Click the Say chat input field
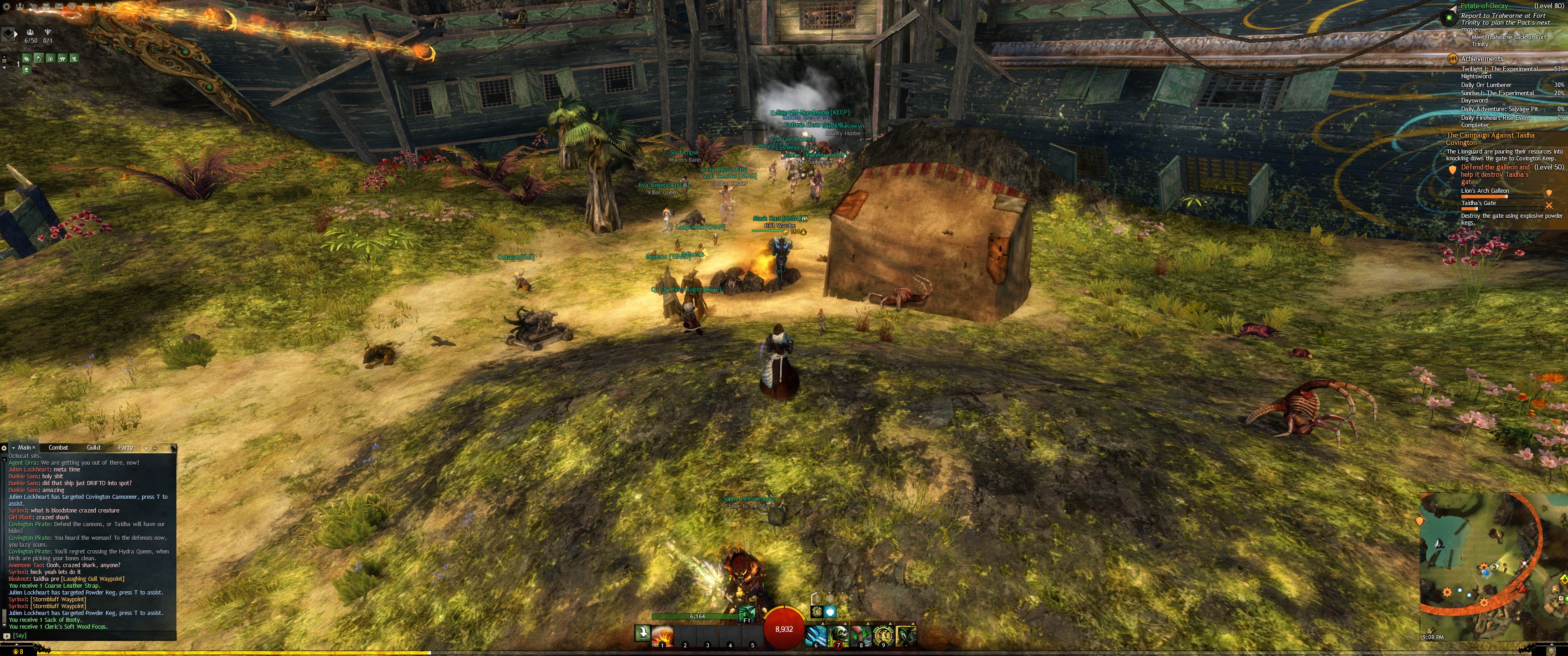Screen dimensions: 1568x656 tap(91, 635)
